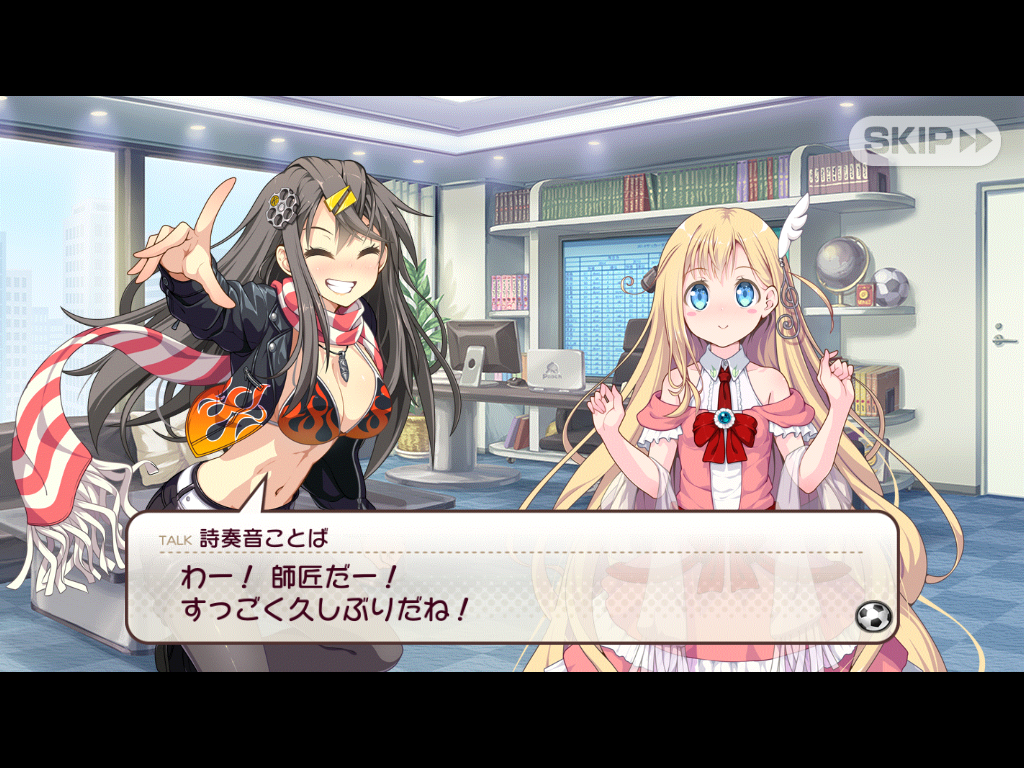Skip the dialogue scene with SKIP

(x=924, y=141)
